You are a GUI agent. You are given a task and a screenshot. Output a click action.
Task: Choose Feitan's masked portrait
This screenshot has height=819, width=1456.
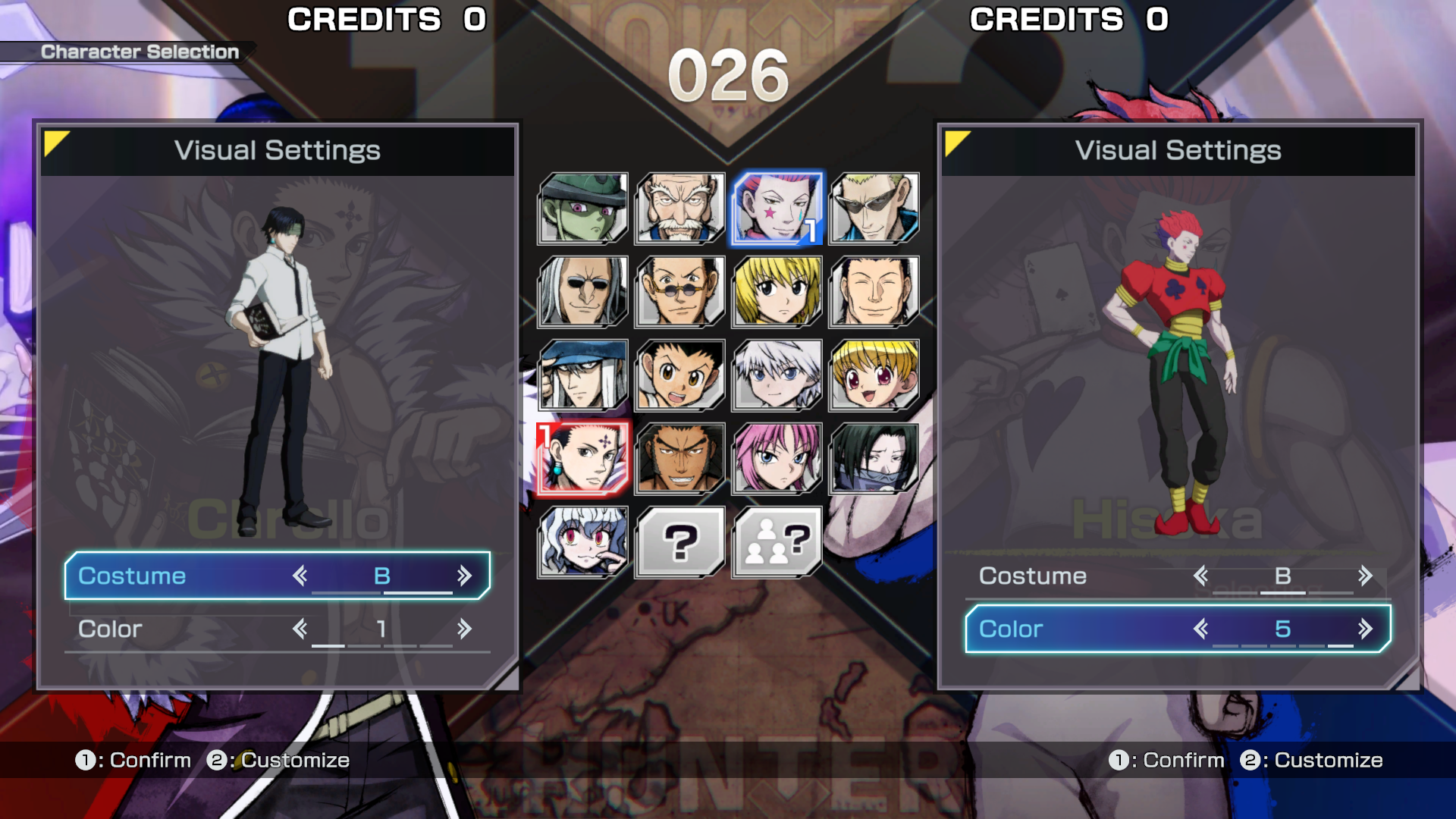click(x=874, y=459)
